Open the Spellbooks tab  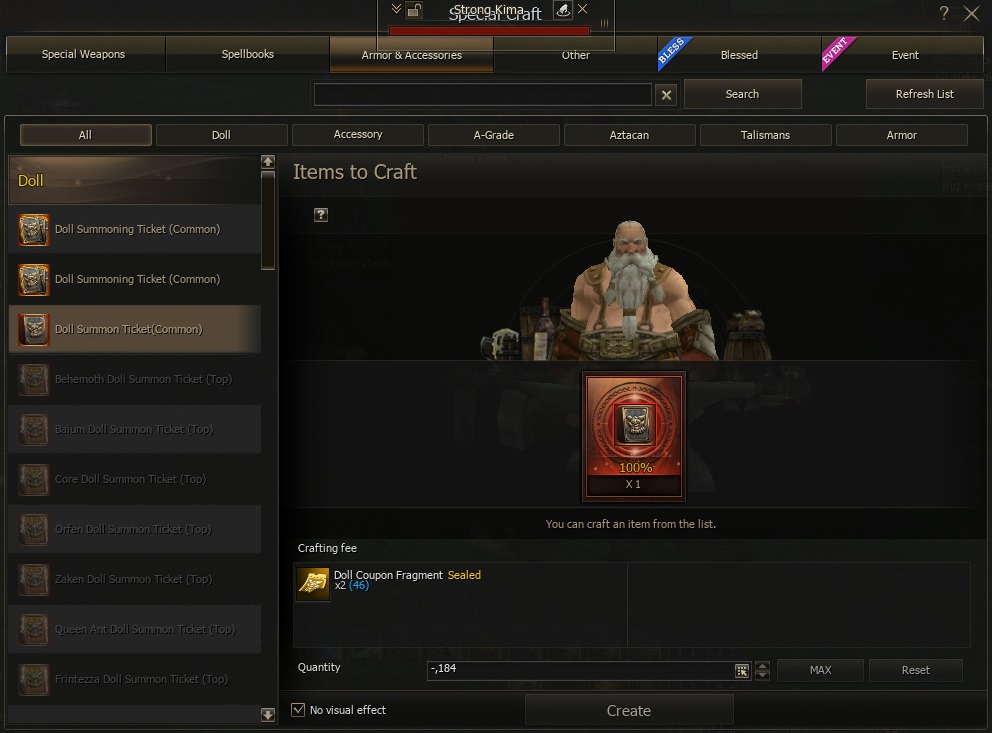[247, 55]
